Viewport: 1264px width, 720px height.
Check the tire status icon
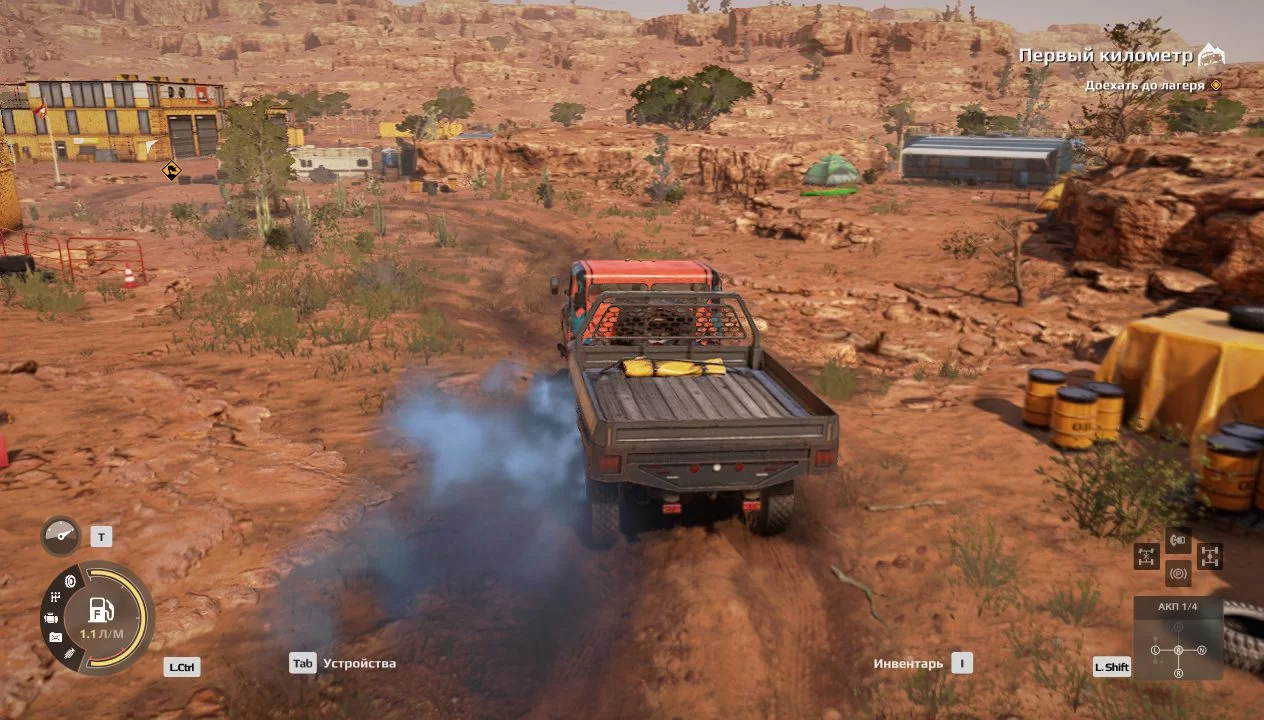70,581
